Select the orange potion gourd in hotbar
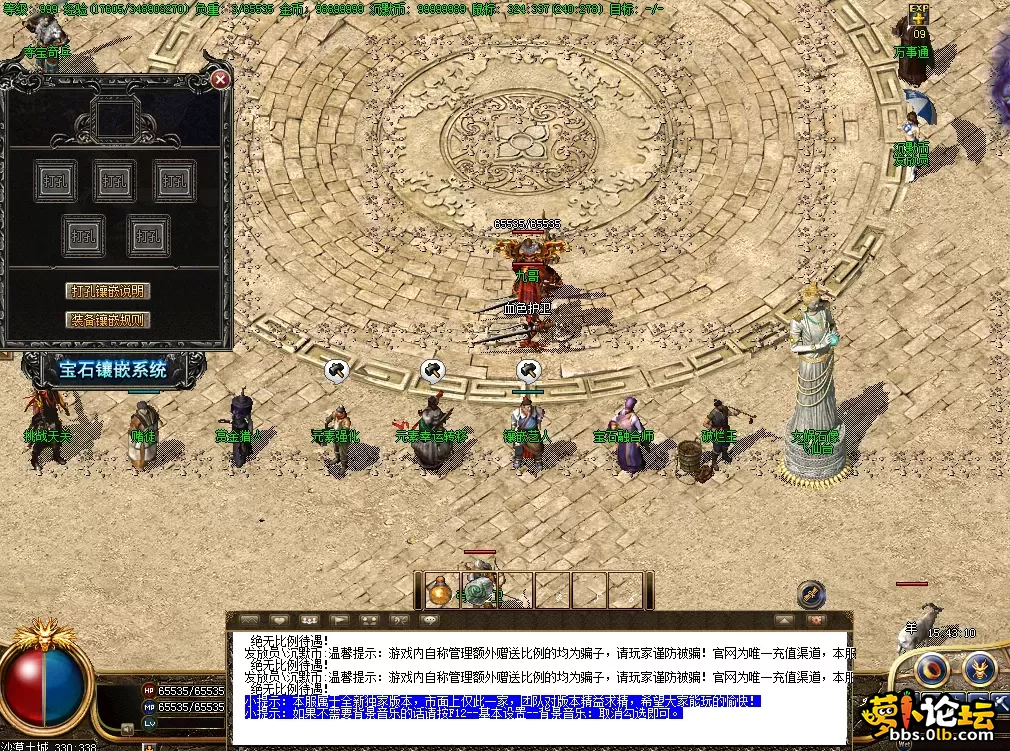The height and width of the screenshot is (751, 1010). click(x=439, y=591)
